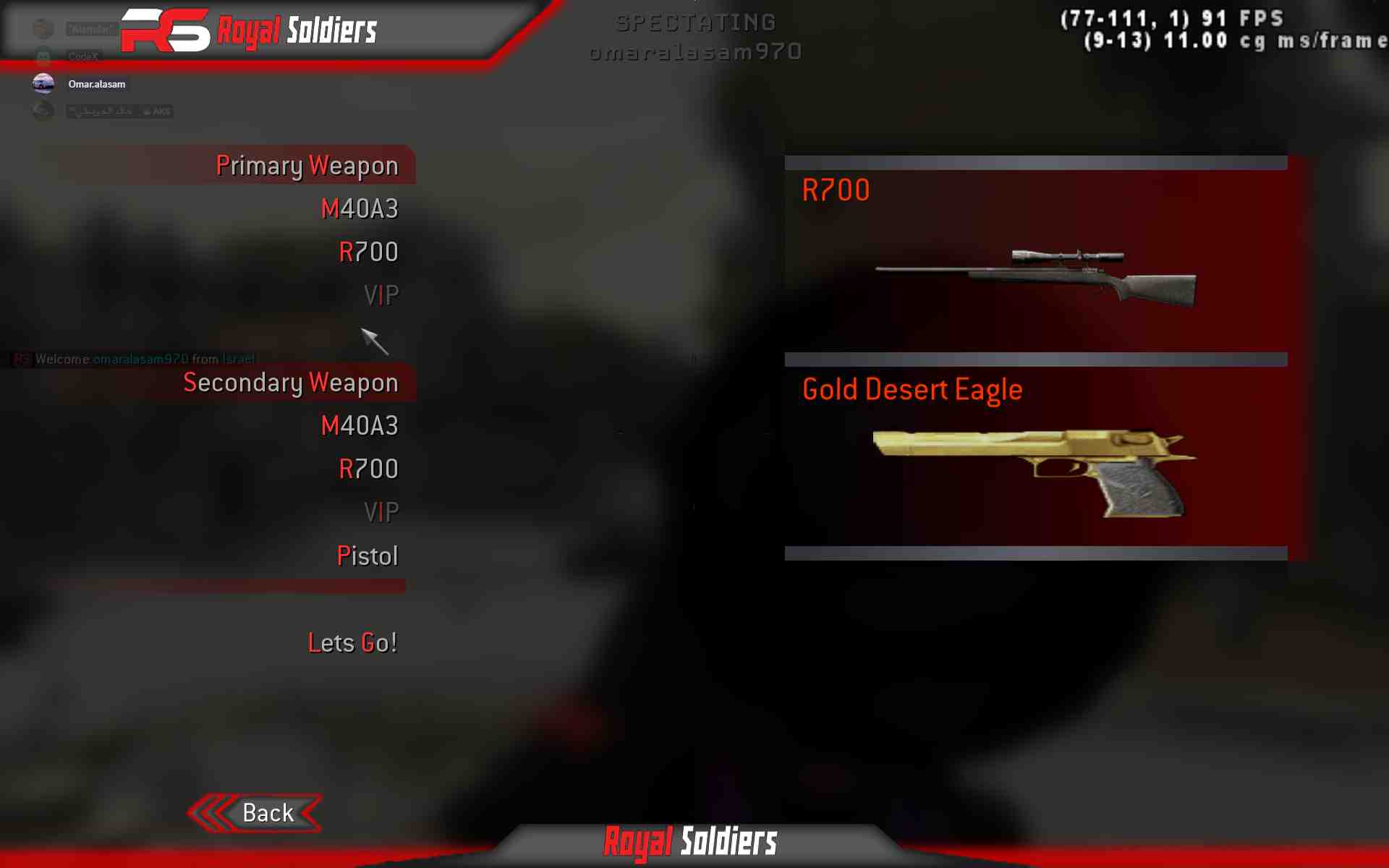Screen dimensions: 1389x868
Task: Select R700 as secondary weapon
Action: tap(369, 469)
